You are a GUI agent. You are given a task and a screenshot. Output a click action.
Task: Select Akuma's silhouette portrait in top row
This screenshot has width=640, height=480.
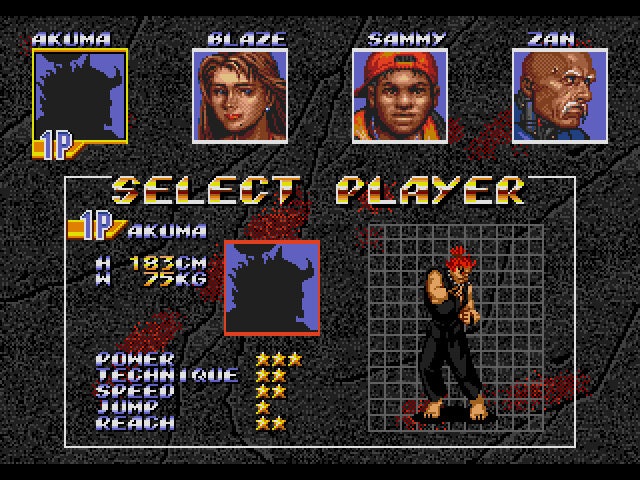click(x=80, y=95)
